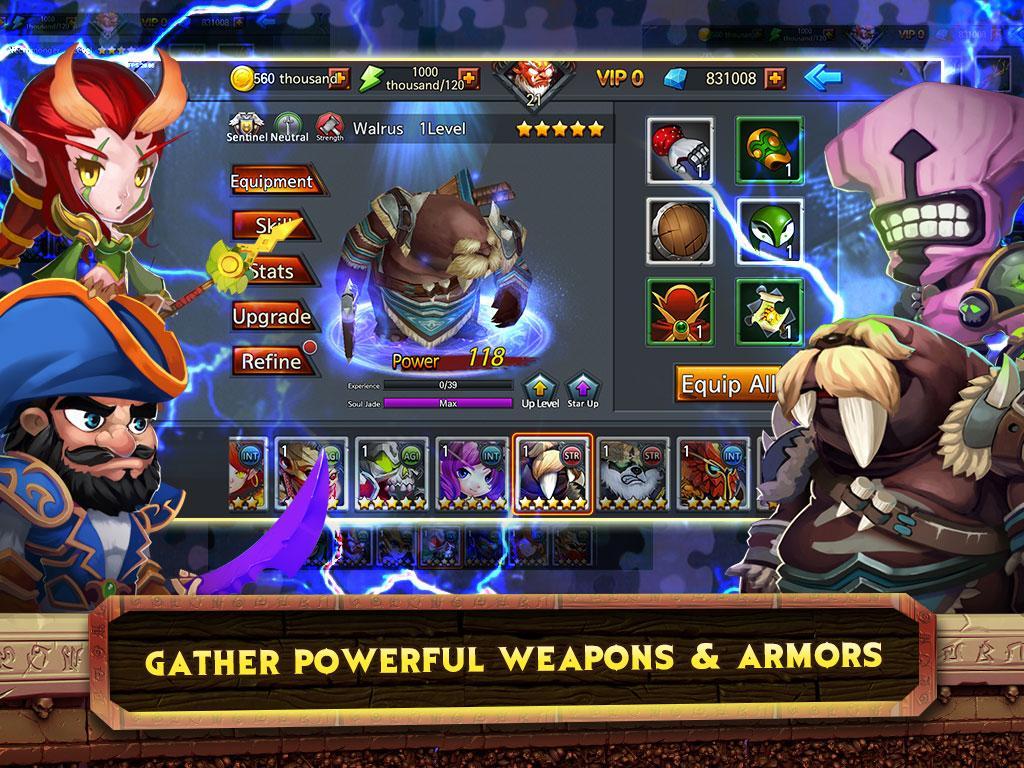The width and height of the screenshot is (1024, 768).
Task: Open the Upgrade section
Action: [272, 317]
